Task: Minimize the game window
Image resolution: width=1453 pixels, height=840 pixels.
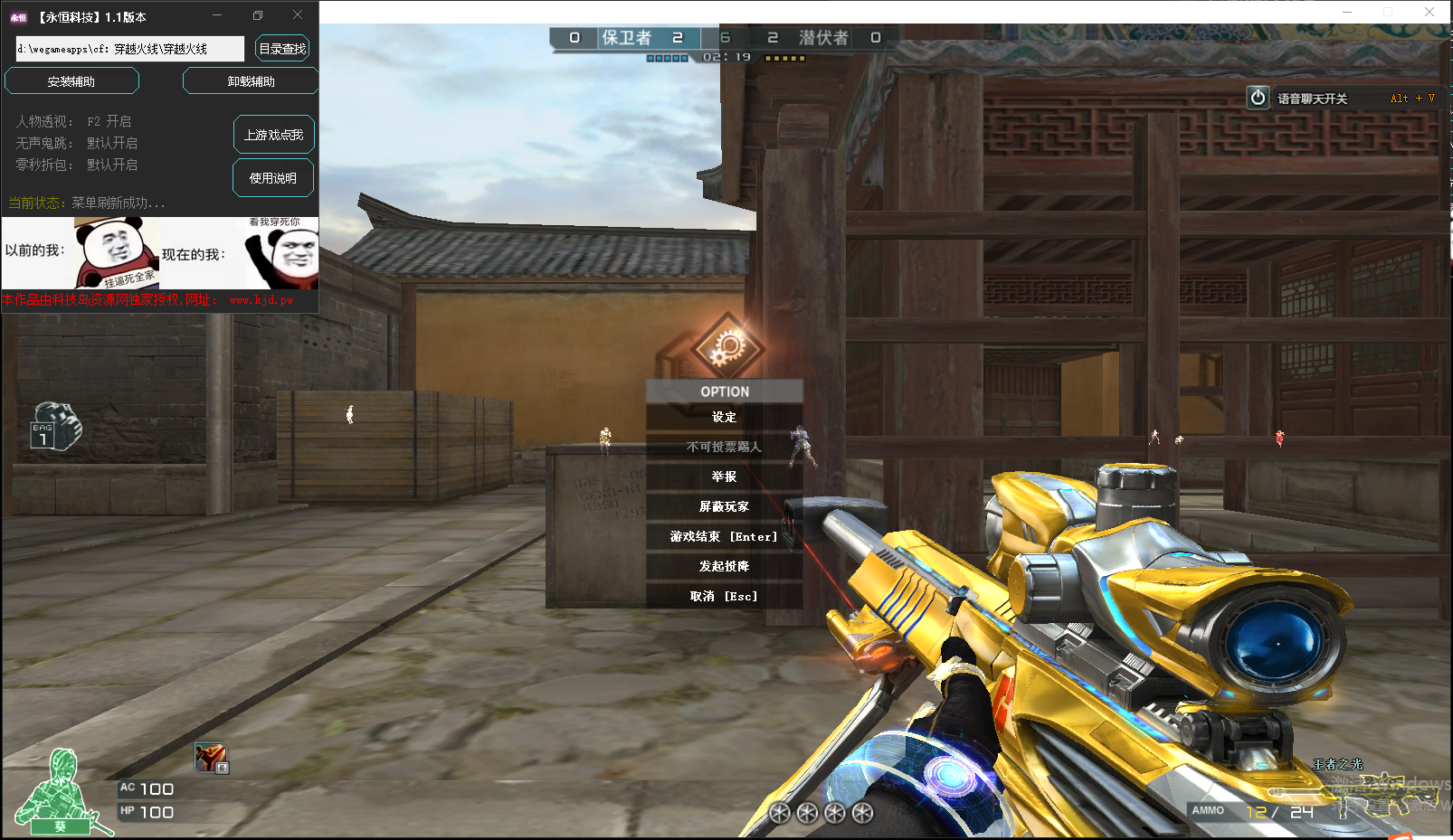Action: click(1347, 12)
